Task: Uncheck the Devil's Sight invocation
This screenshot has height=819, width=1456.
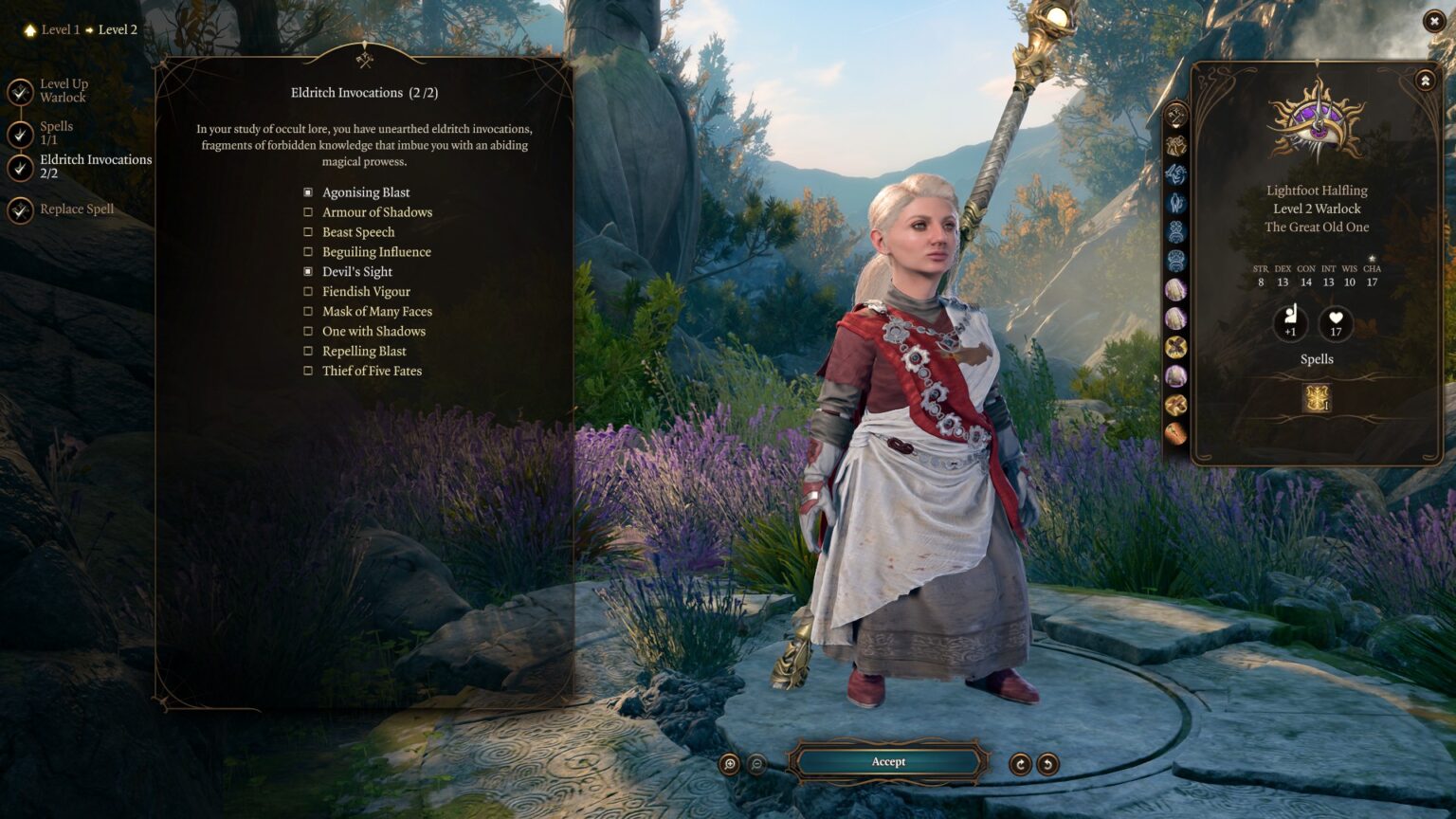Action: 308,272
